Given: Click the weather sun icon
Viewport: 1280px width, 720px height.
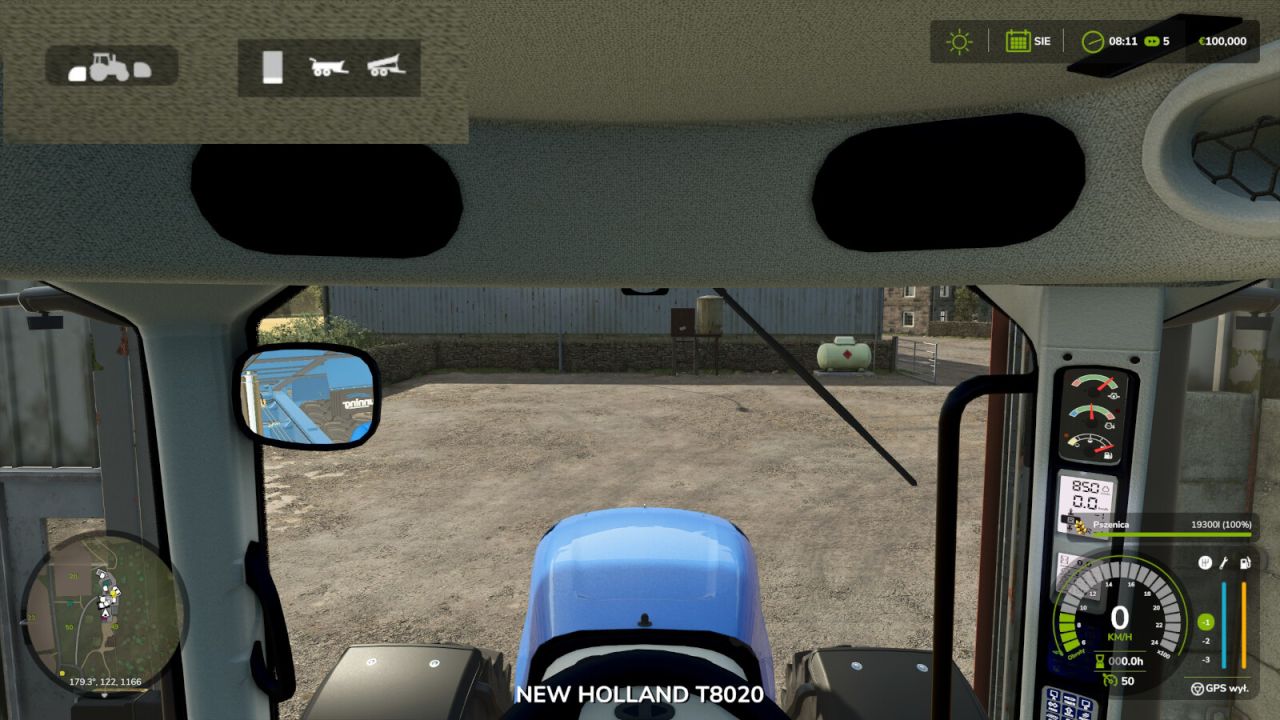Looking at the screenshot, I should pos(958,41).
